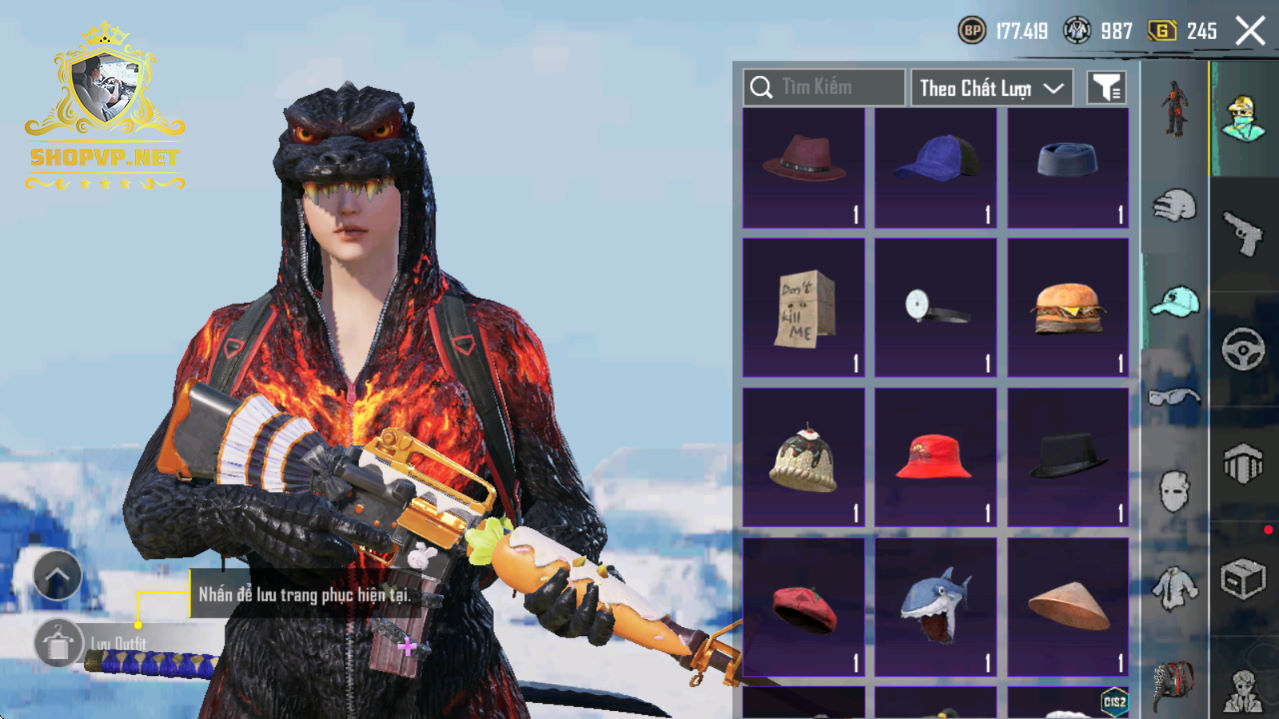Viewport: 1279px width, 719px height.
Task: Equip the hamburger hat
Action: [x=1068, y=307]
